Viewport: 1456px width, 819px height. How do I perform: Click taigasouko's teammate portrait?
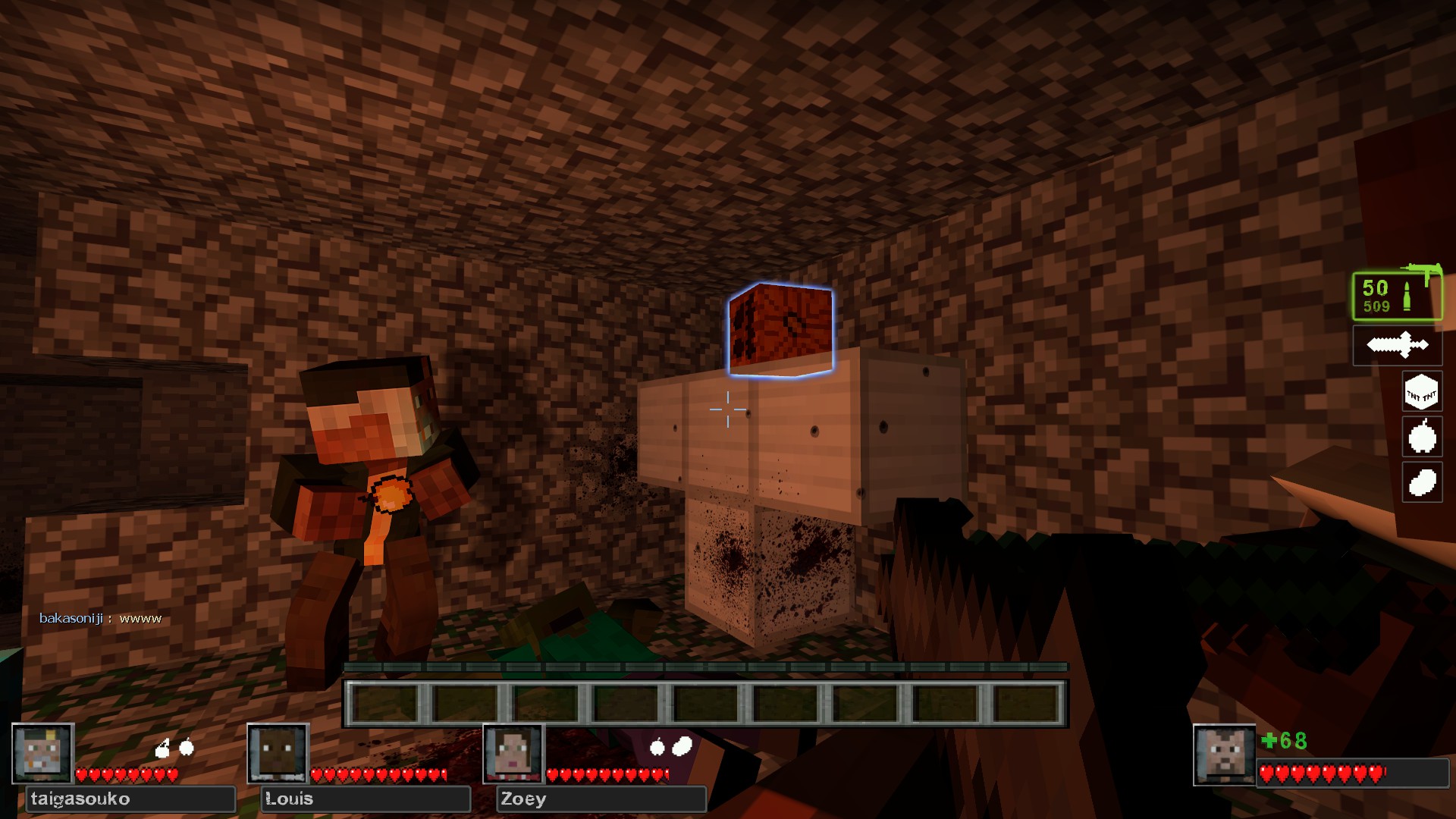[43, 753]
